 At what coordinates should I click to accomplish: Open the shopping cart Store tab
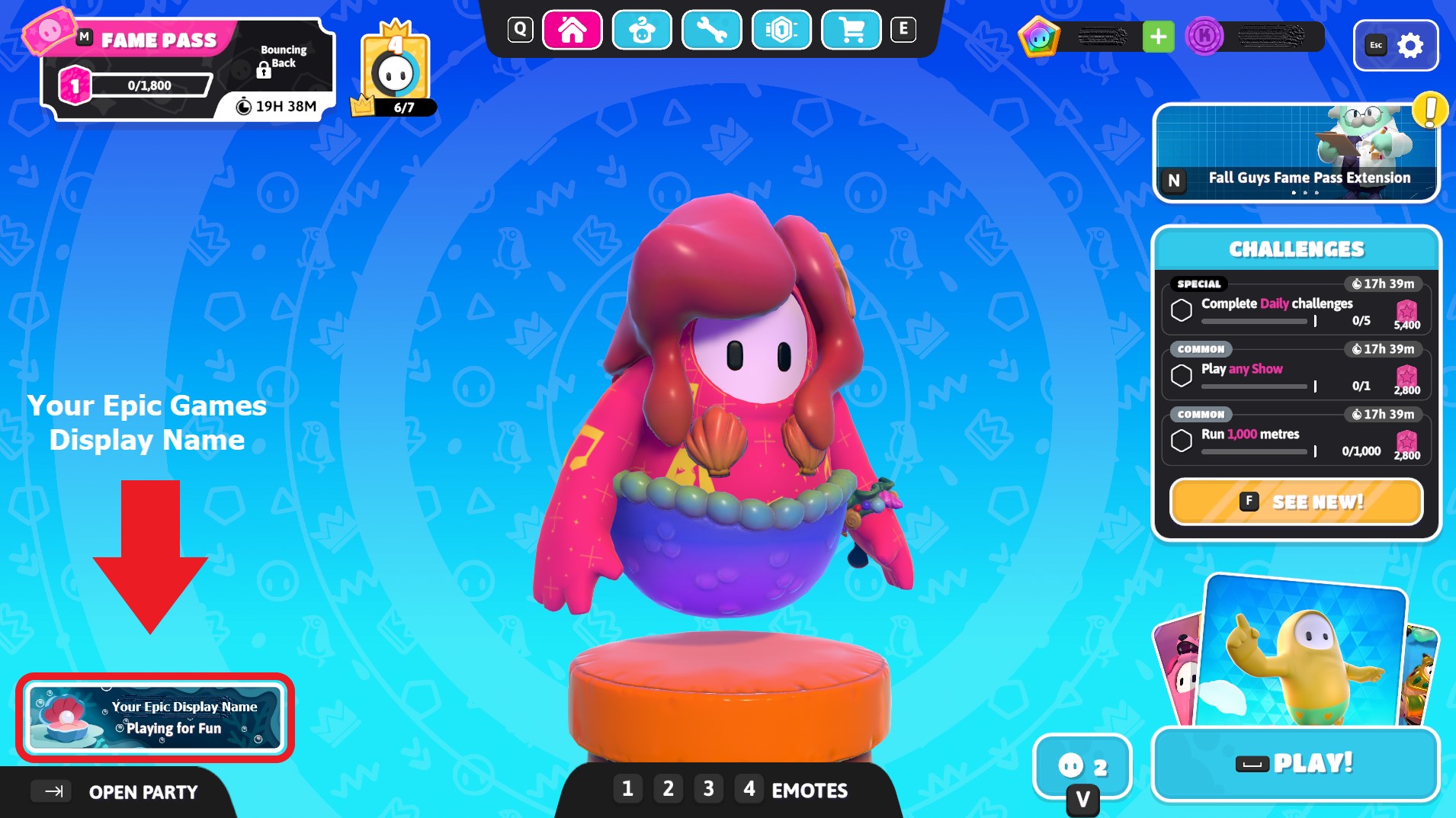(x=851, y=30)
